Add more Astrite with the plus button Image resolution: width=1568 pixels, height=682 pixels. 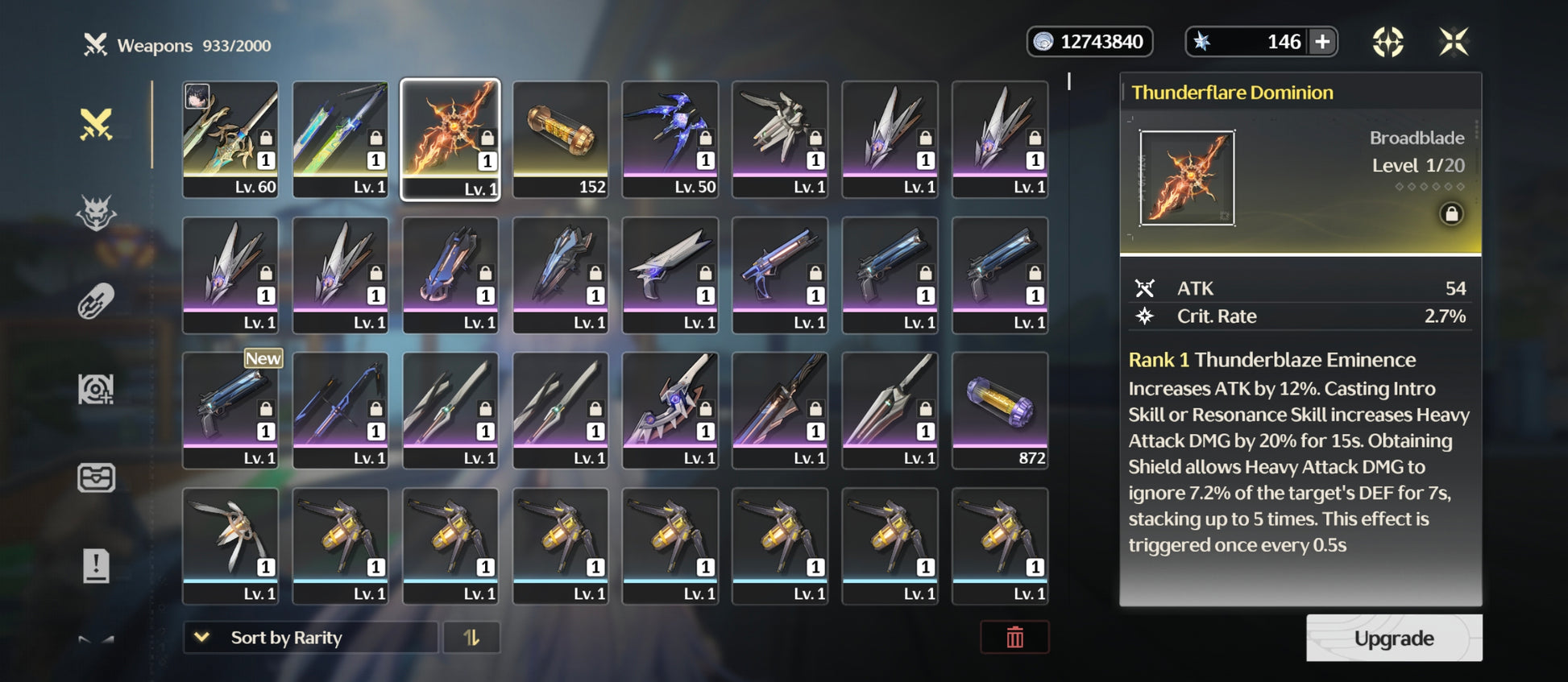tap(1322, 42)
